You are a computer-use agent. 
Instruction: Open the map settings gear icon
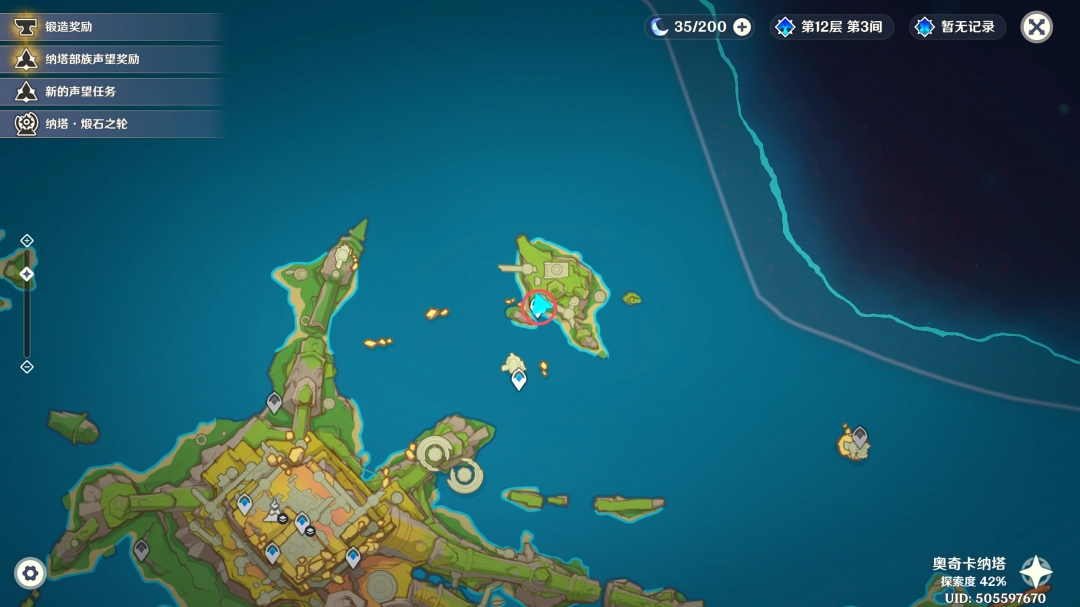click(x=30, y=573)
